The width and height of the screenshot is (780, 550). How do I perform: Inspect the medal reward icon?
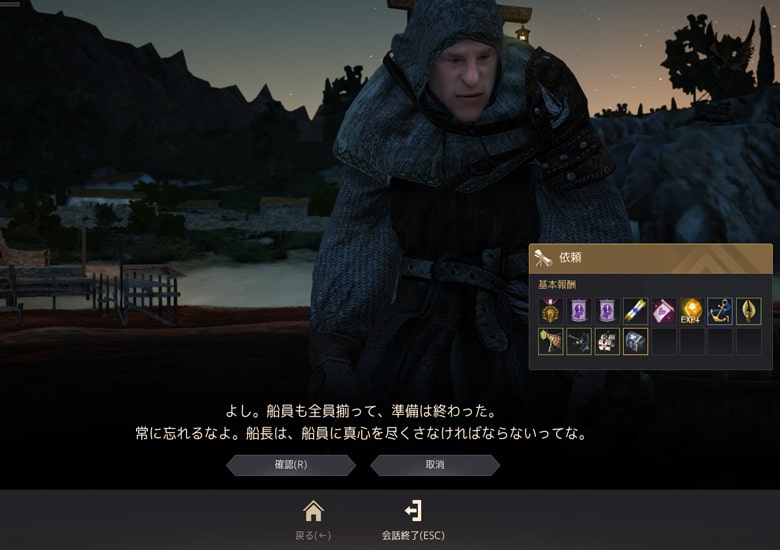(551, 311)
